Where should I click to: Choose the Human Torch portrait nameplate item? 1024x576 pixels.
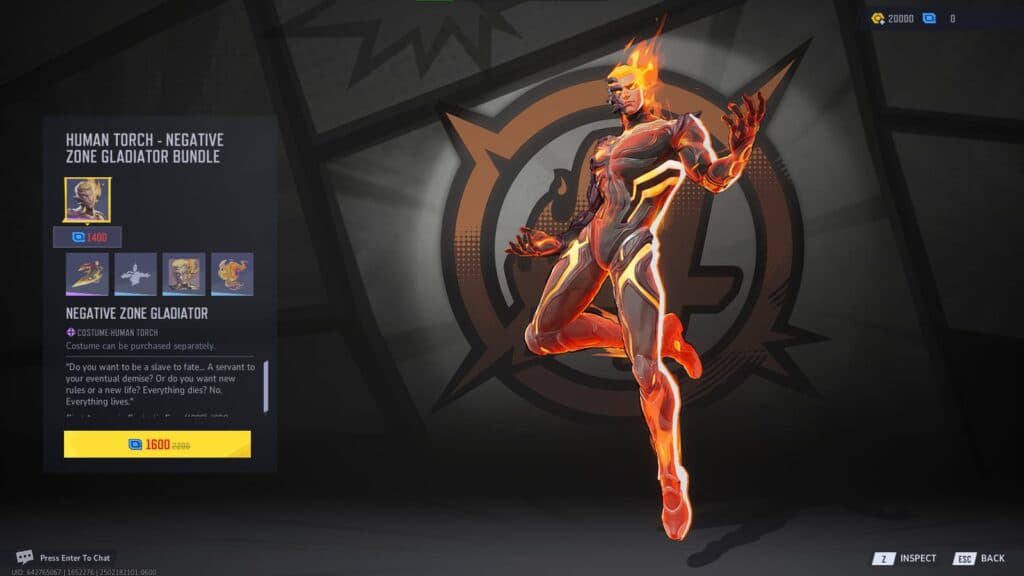pos(184,274)
